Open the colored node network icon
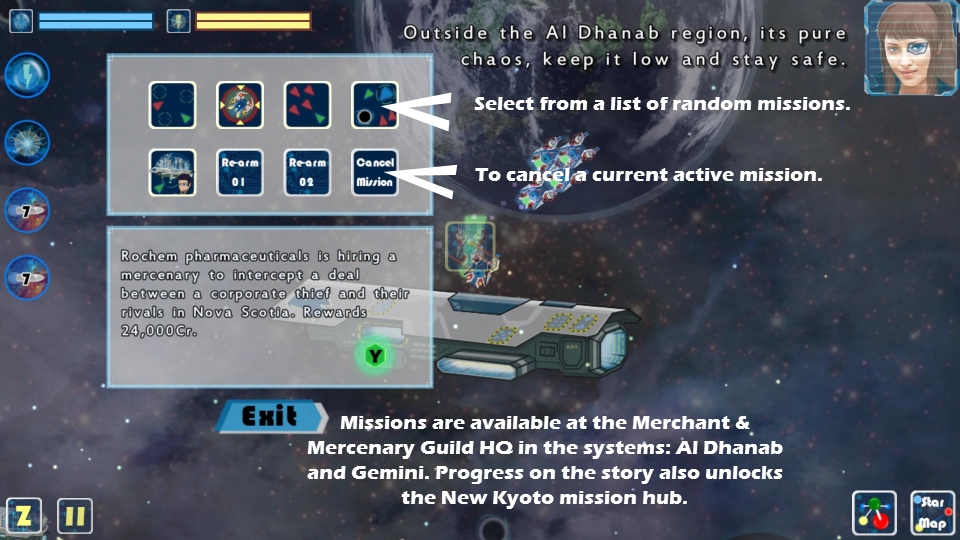Viewport: 960px width, 540px height. click(x=876, y=514)
